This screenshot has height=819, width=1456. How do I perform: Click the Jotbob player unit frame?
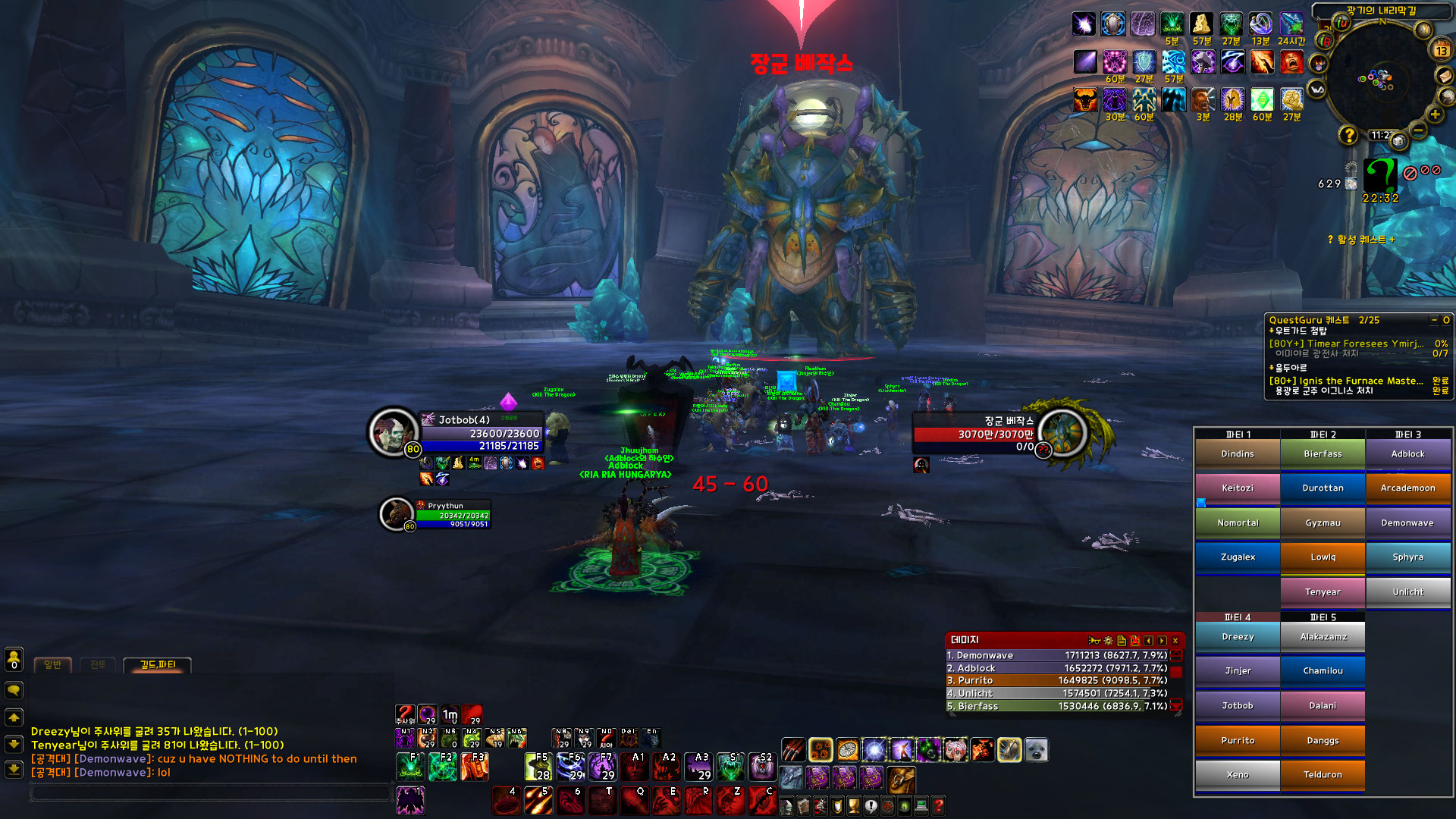[x=480, y=433]
